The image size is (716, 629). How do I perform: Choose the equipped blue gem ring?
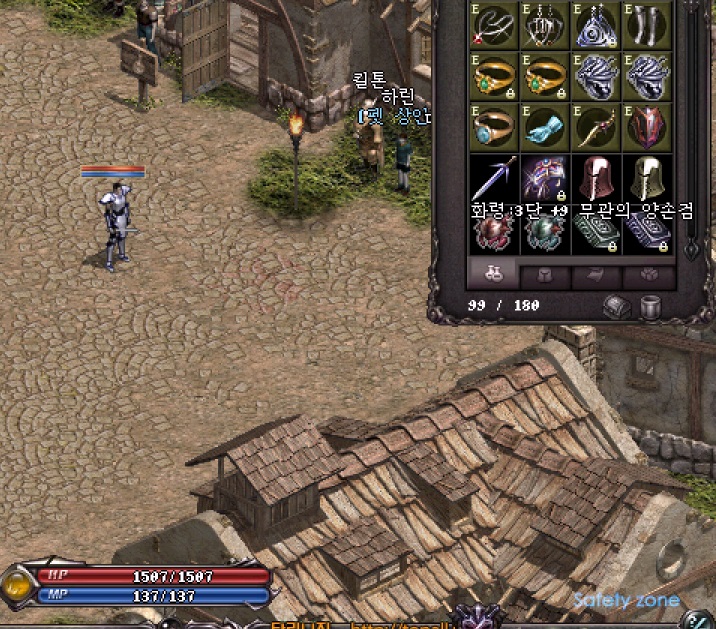tap(494, 126)
